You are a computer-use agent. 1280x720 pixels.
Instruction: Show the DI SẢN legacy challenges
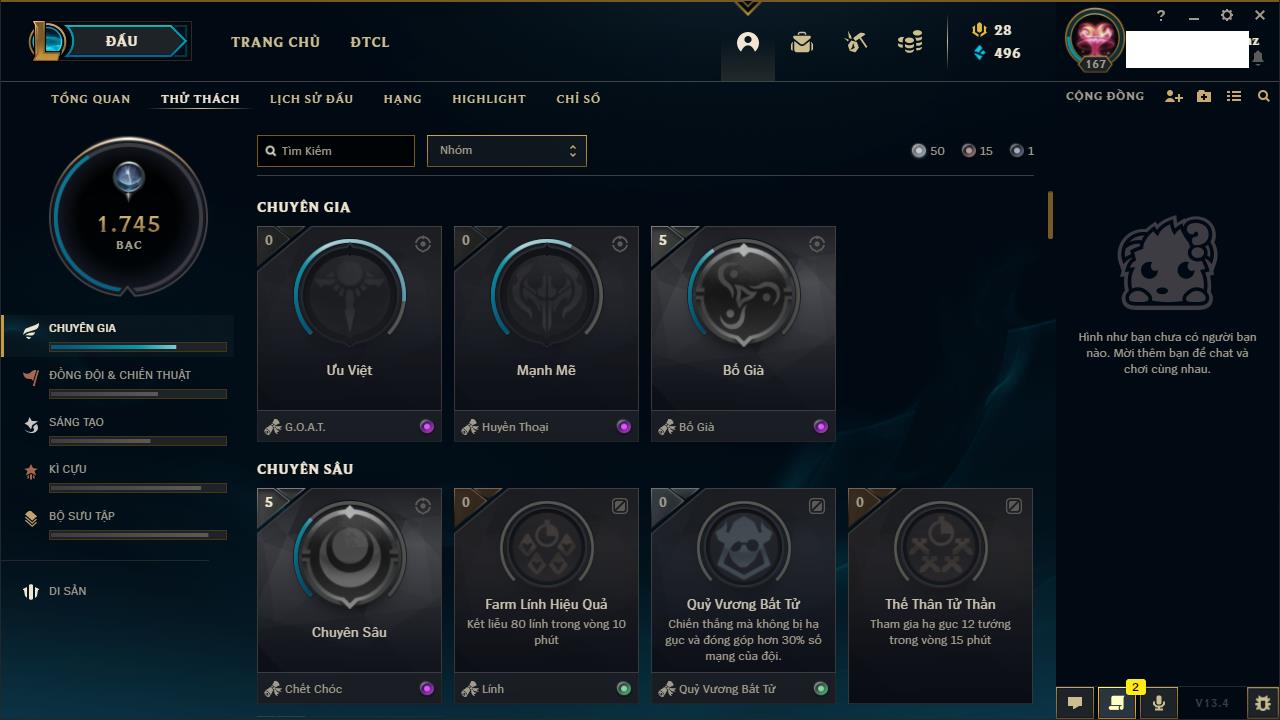click(x=68, y=591)
